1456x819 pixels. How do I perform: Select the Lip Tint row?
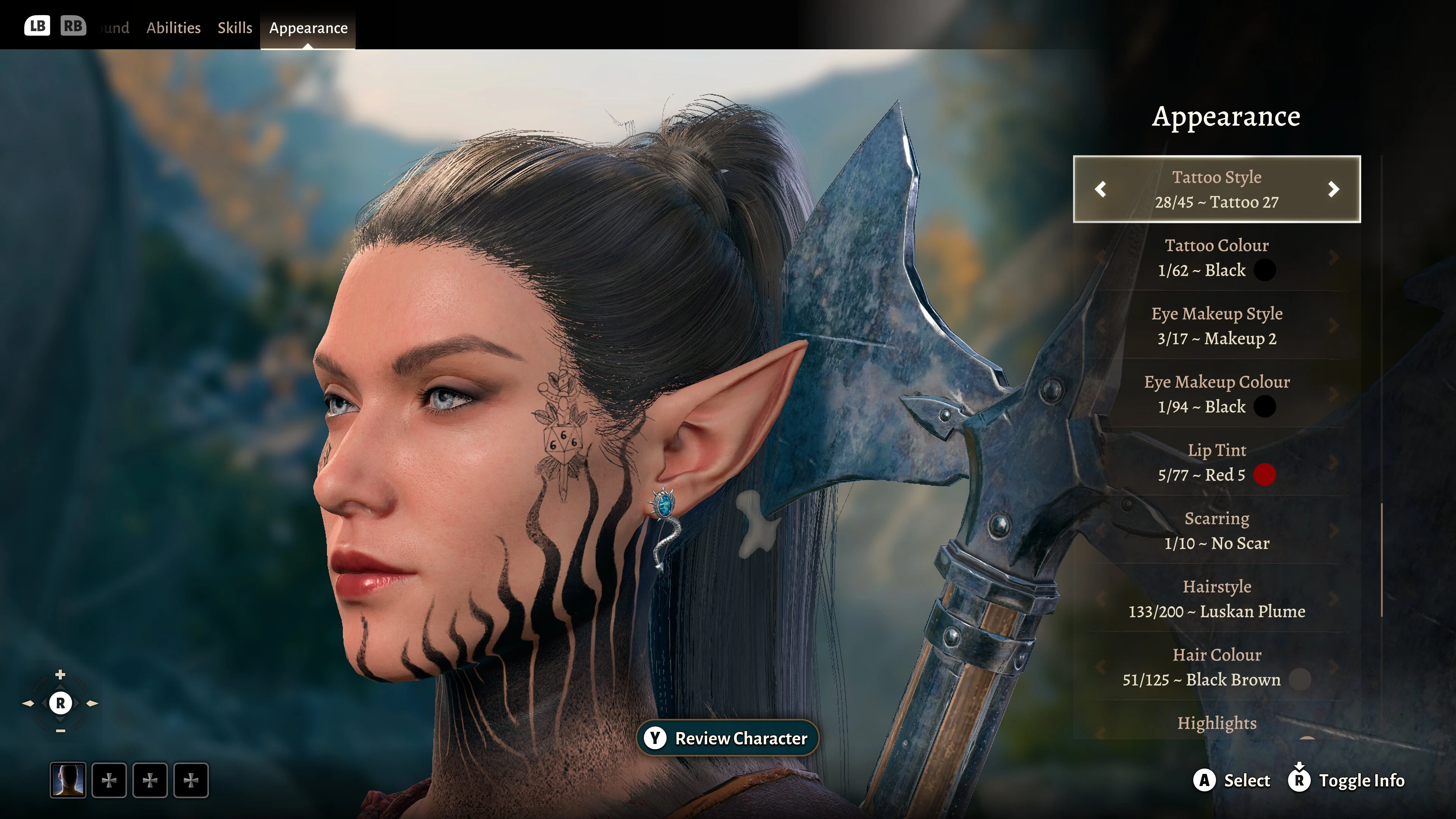[1216, 462]
